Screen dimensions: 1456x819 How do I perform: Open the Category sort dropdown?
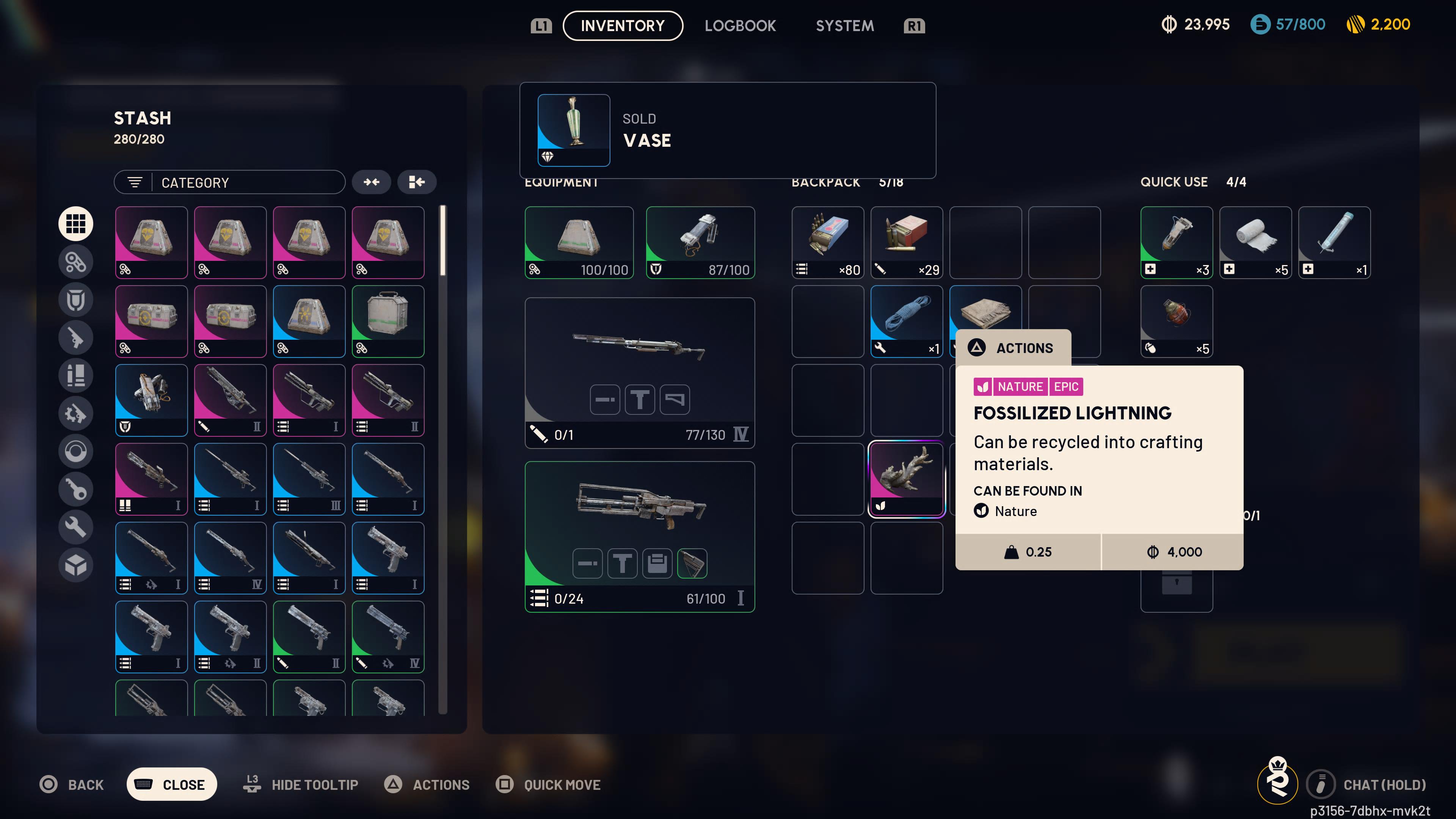click(x=229, y=182)
